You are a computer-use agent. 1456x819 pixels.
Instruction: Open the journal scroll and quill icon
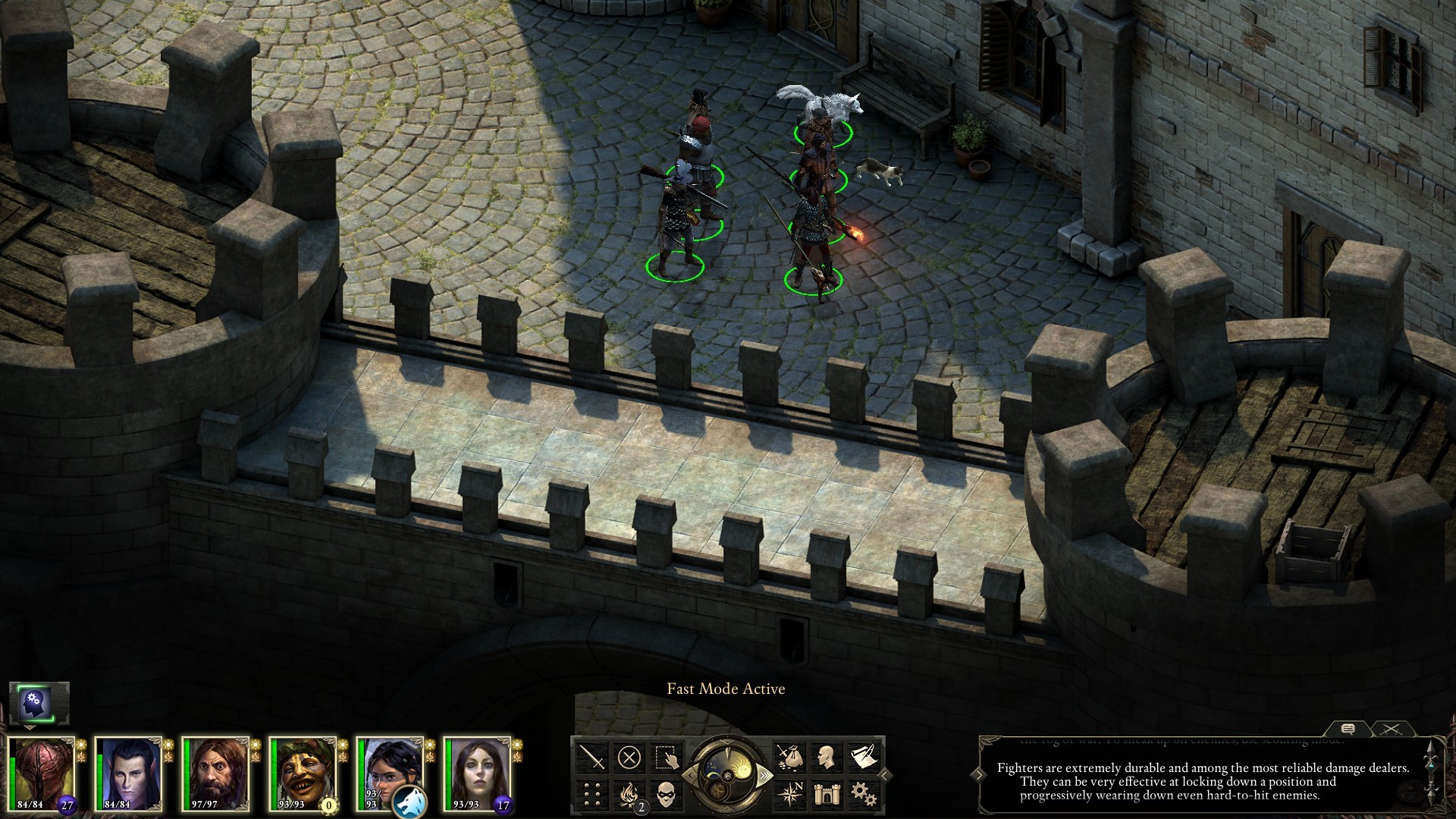(x=862, y=757)
